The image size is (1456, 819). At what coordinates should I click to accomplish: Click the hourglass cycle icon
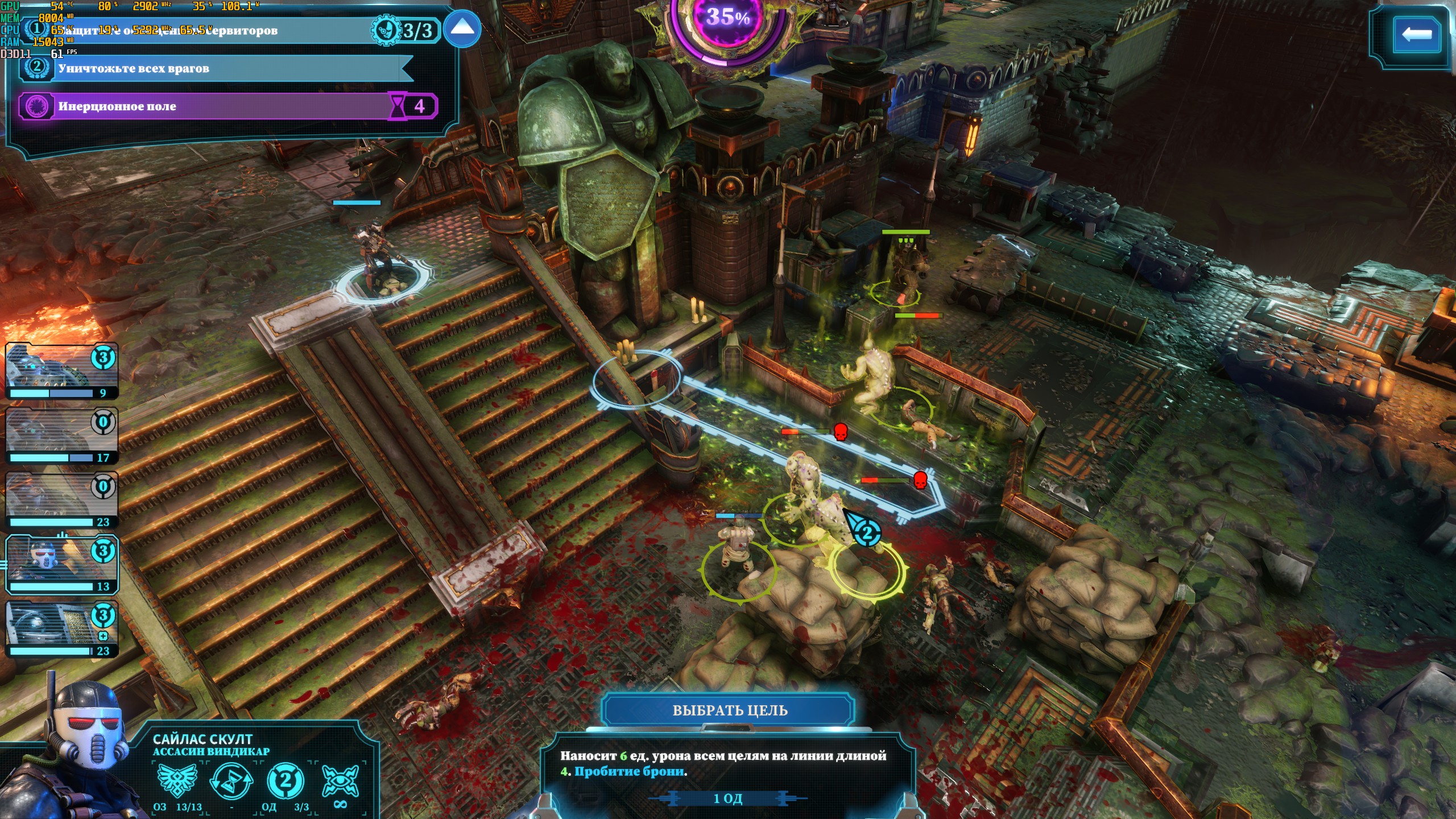231,781
